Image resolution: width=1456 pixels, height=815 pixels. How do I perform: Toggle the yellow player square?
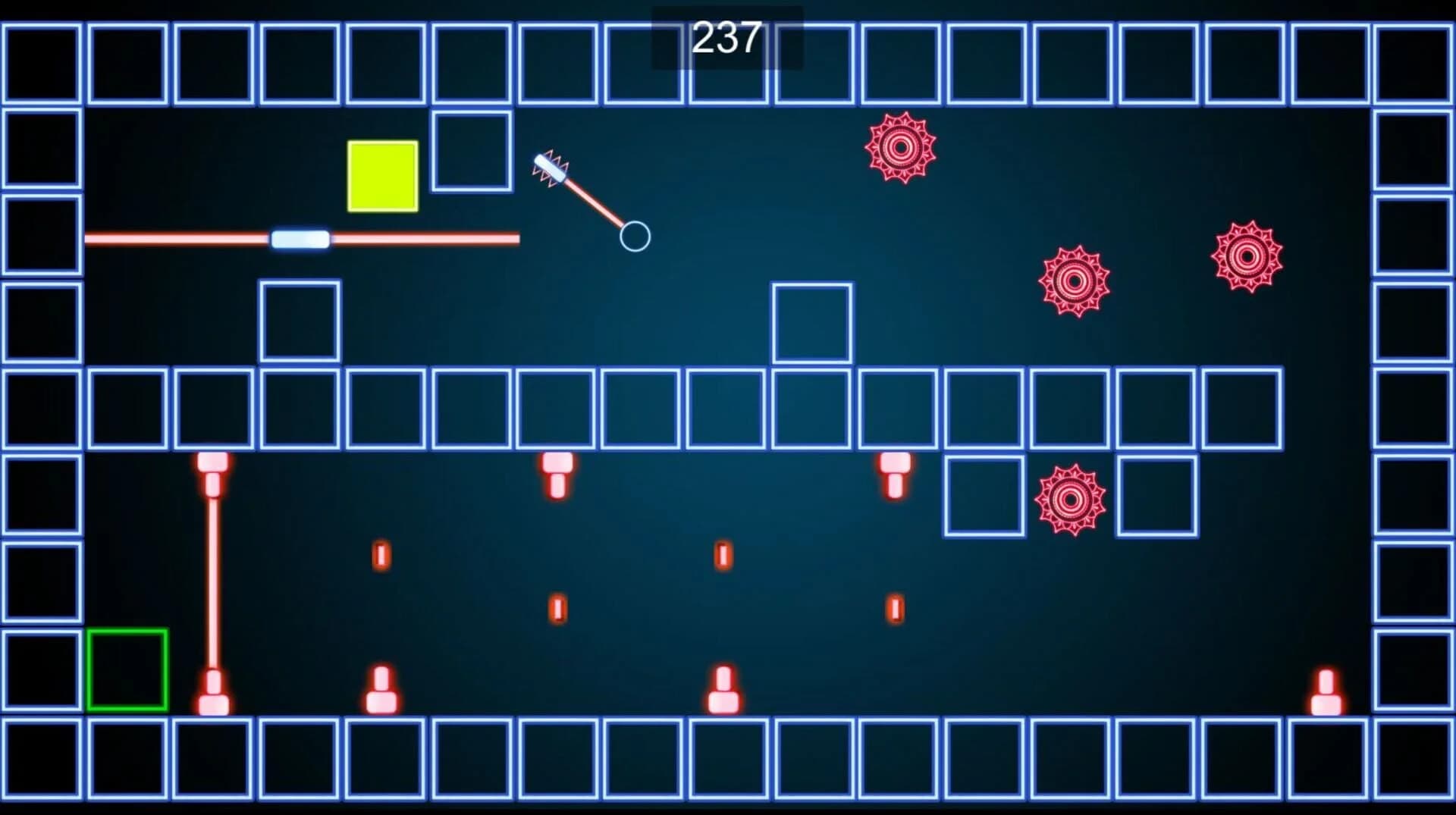(381, 177)
